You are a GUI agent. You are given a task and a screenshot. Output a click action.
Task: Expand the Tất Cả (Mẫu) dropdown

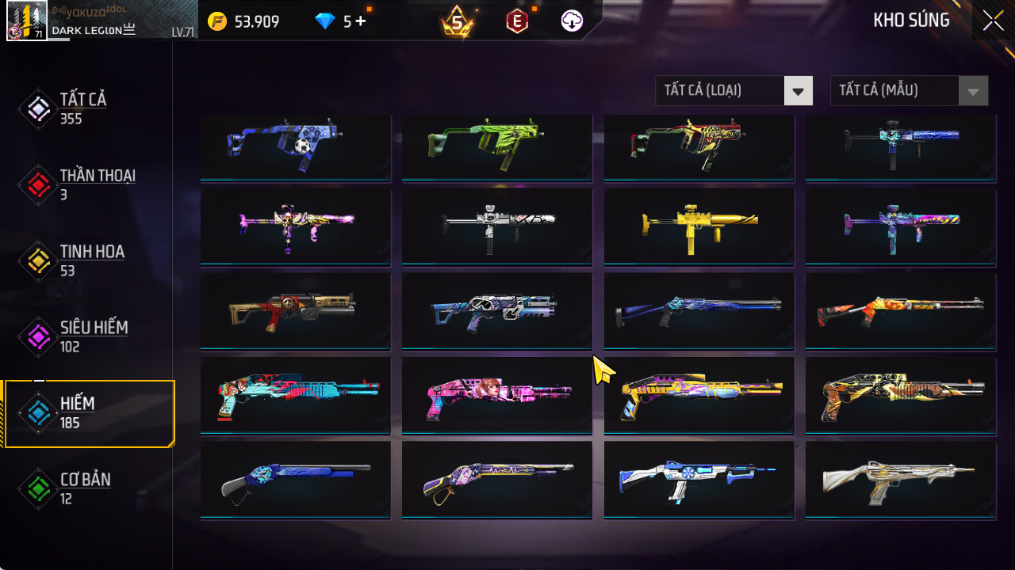908,91
